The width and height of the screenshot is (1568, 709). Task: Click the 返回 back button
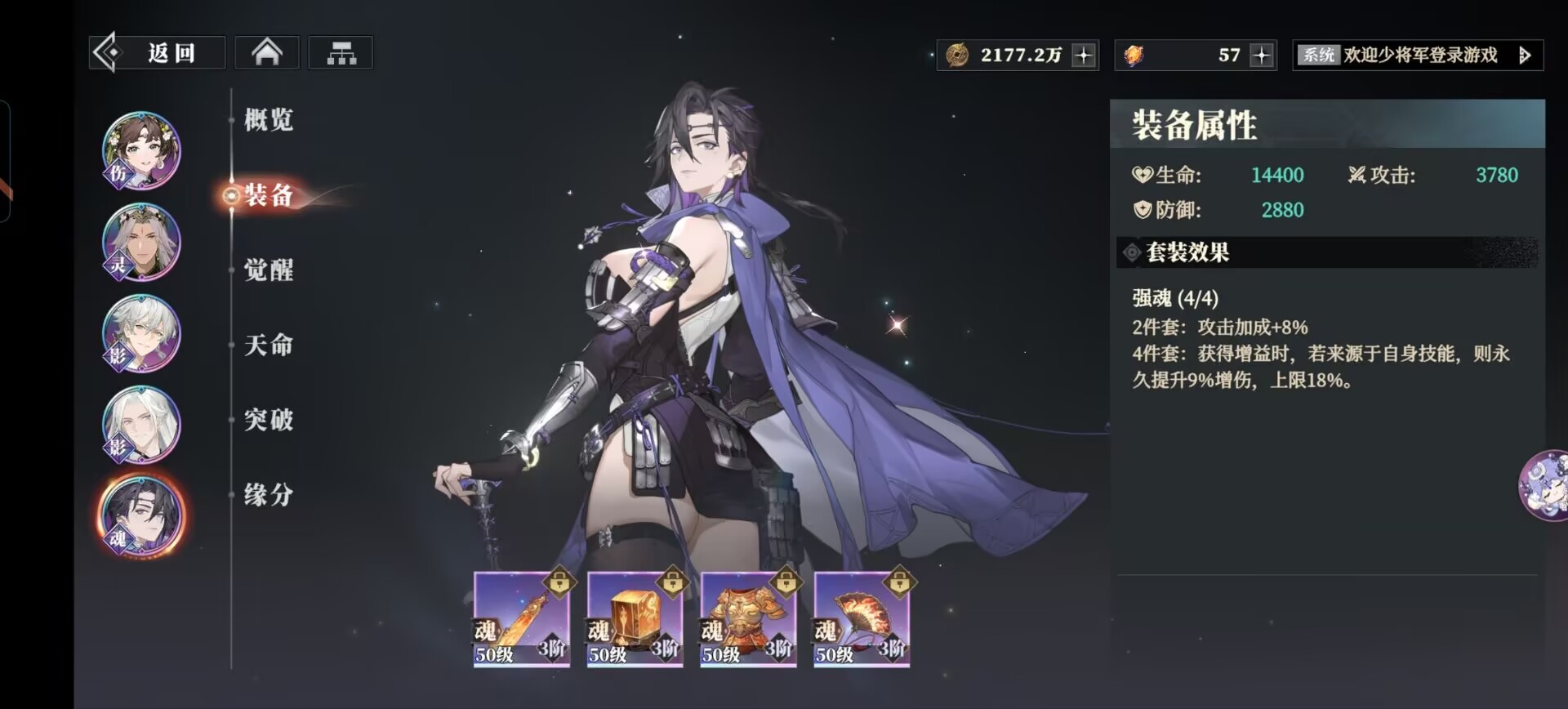[x=158, y=53]
